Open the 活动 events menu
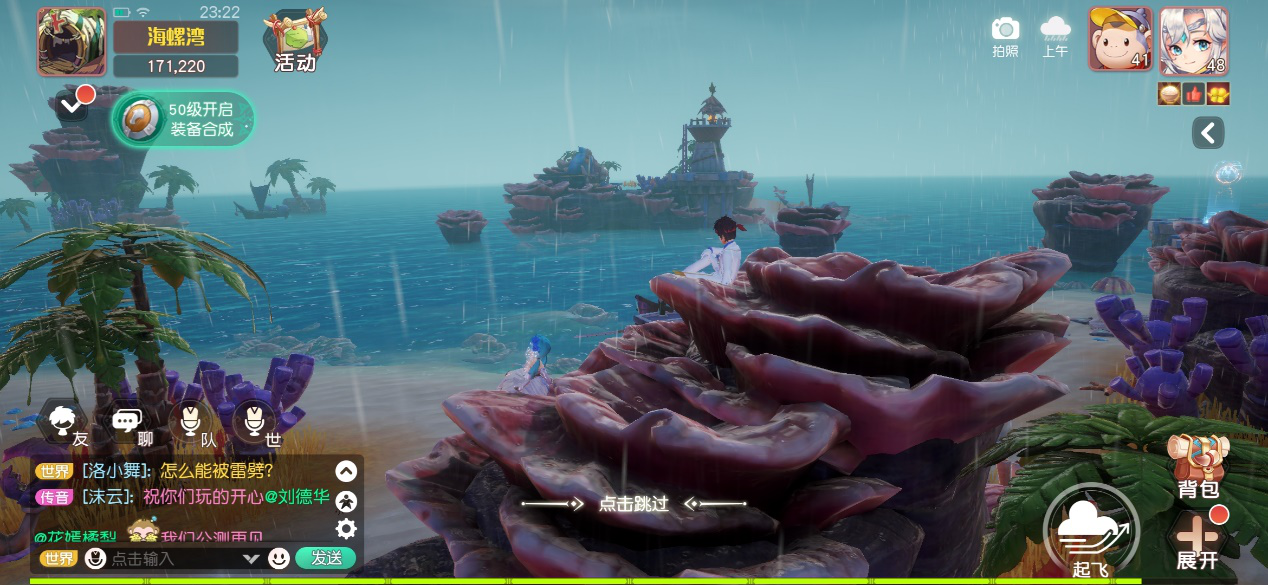Image resolution: width=1268 pixels, height=585 pixels. 294,42
